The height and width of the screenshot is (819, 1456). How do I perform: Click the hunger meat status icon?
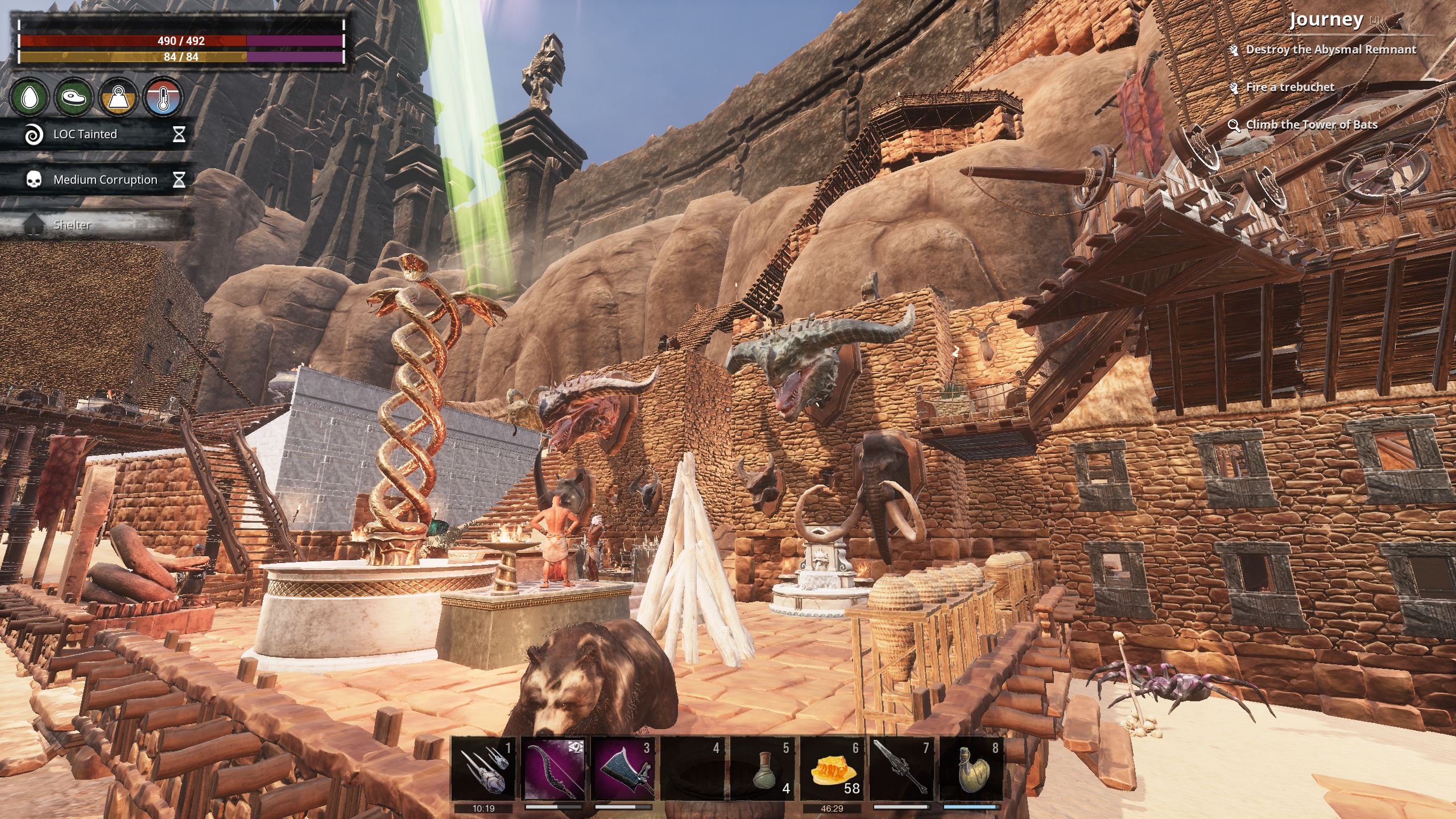[73, 97]
